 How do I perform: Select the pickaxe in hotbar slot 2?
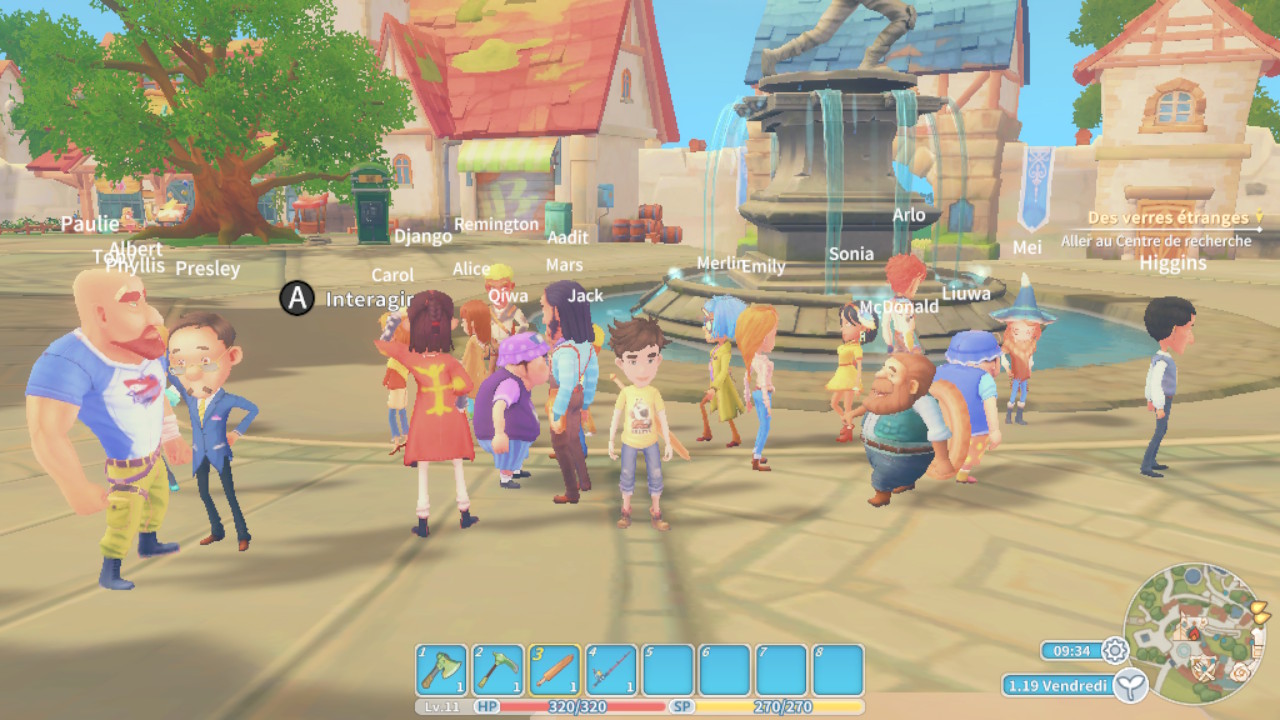click(497, 670)
